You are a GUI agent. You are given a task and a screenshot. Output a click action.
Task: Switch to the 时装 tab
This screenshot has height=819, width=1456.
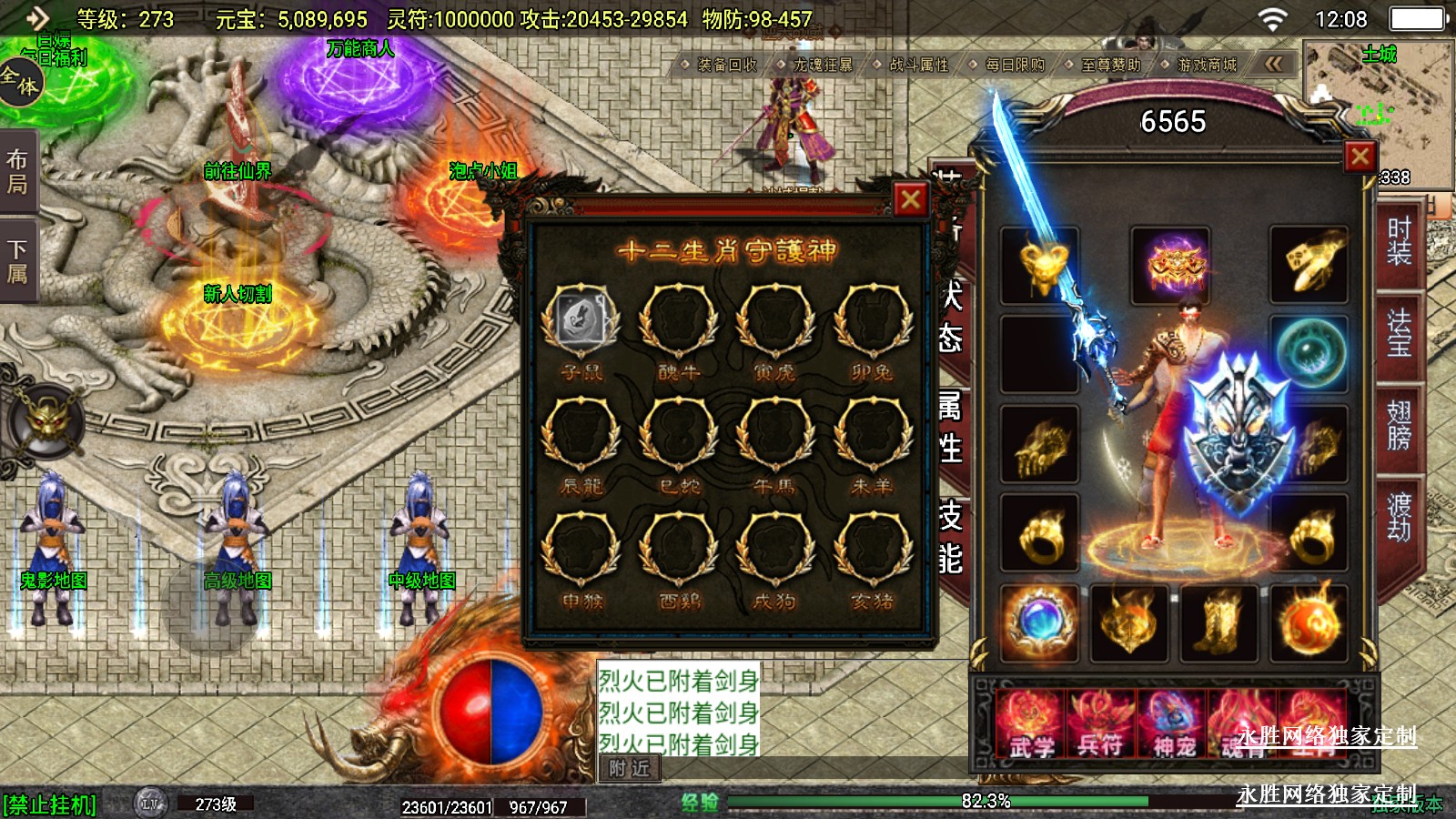pos(1399,242)
